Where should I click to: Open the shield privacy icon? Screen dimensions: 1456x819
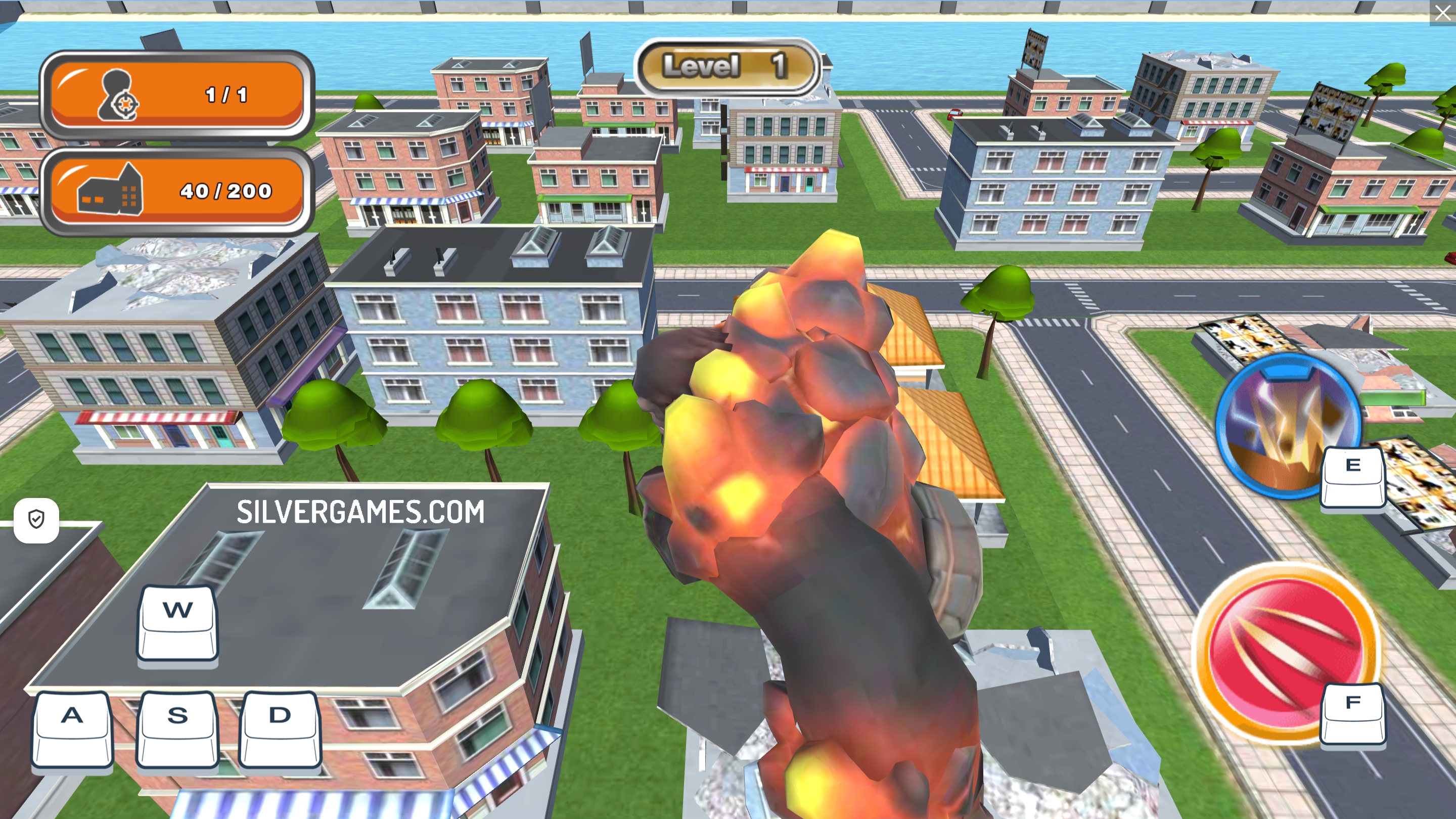point(37,519)
